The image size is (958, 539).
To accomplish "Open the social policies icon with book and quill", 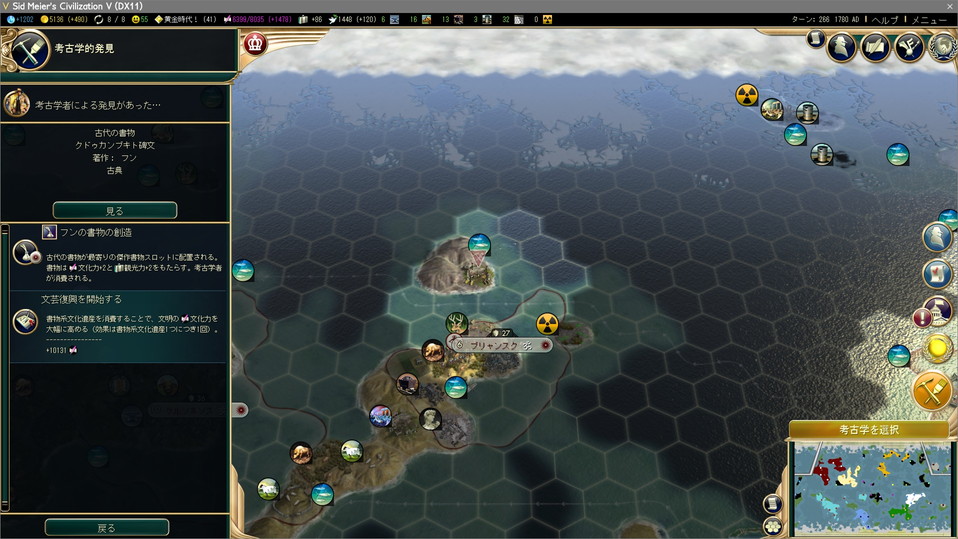I will 876,47.
